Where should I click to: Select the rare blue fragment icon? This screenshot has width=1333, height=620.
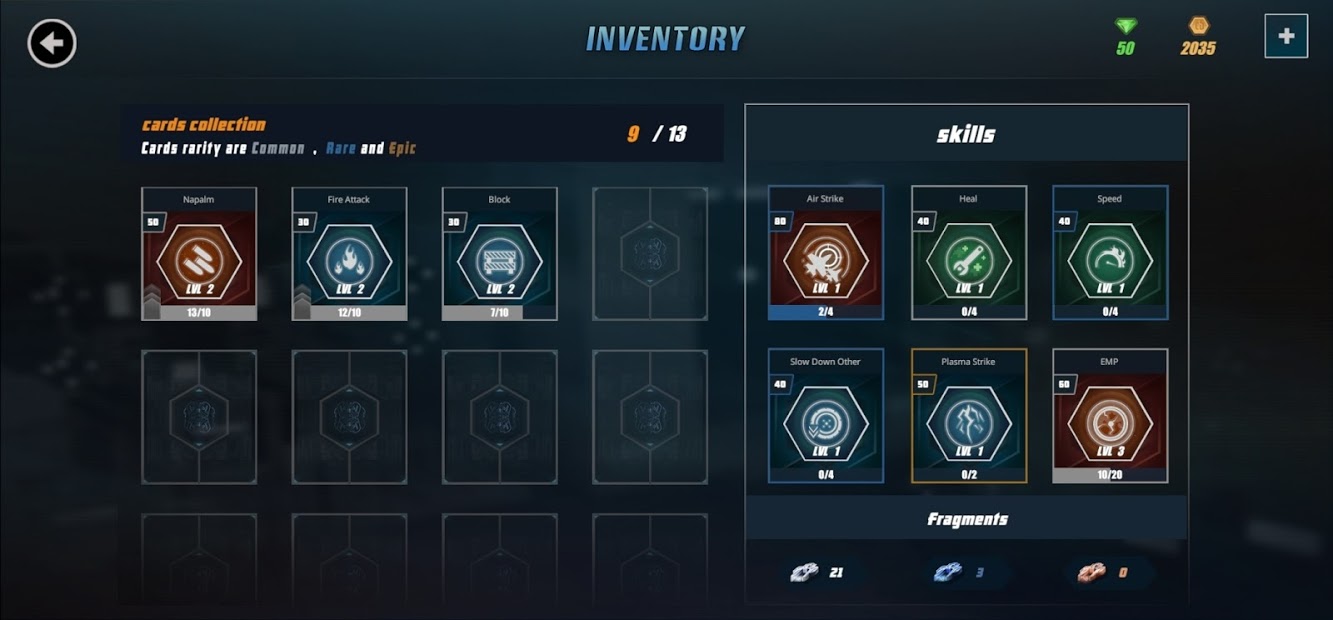[x=947, y=573]
